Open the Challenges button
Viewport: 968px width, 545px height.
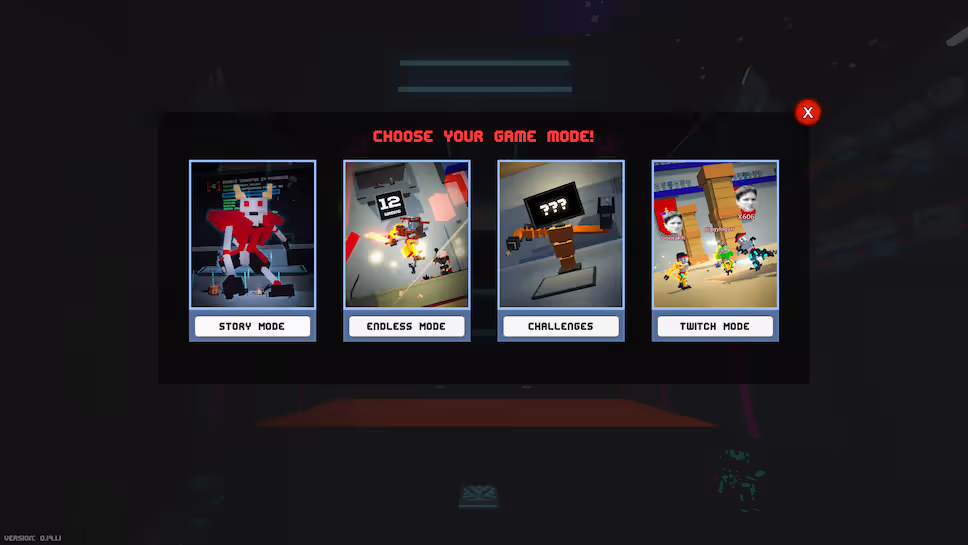560,326
